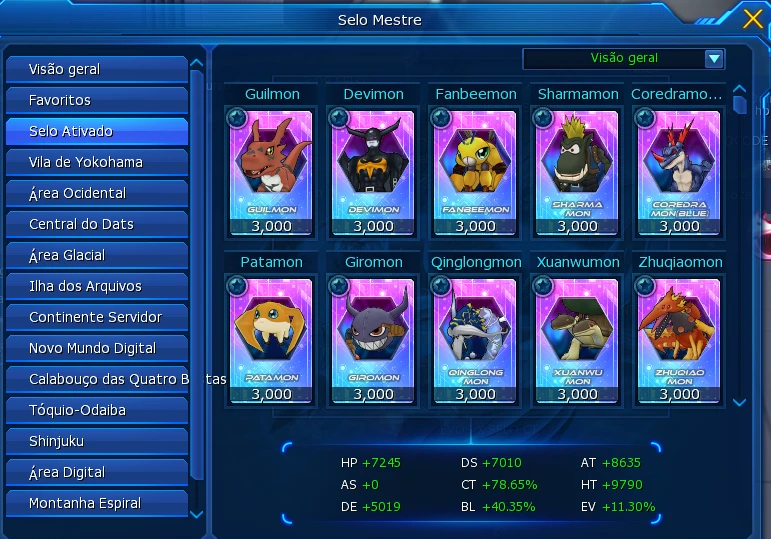Open Ilha dos Arquivos category
This screenshot has width=771, height=539.
96,286
